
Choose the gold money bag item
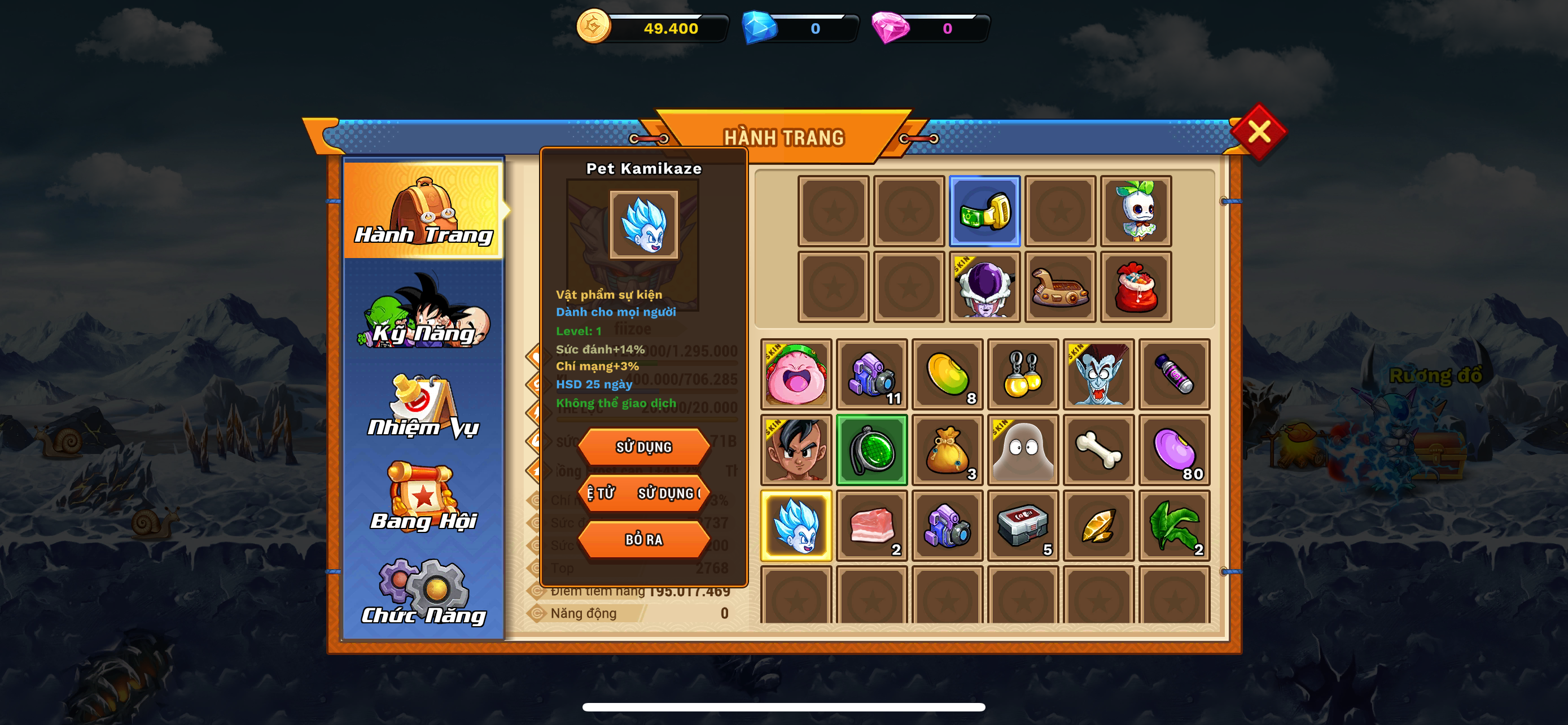947,451
